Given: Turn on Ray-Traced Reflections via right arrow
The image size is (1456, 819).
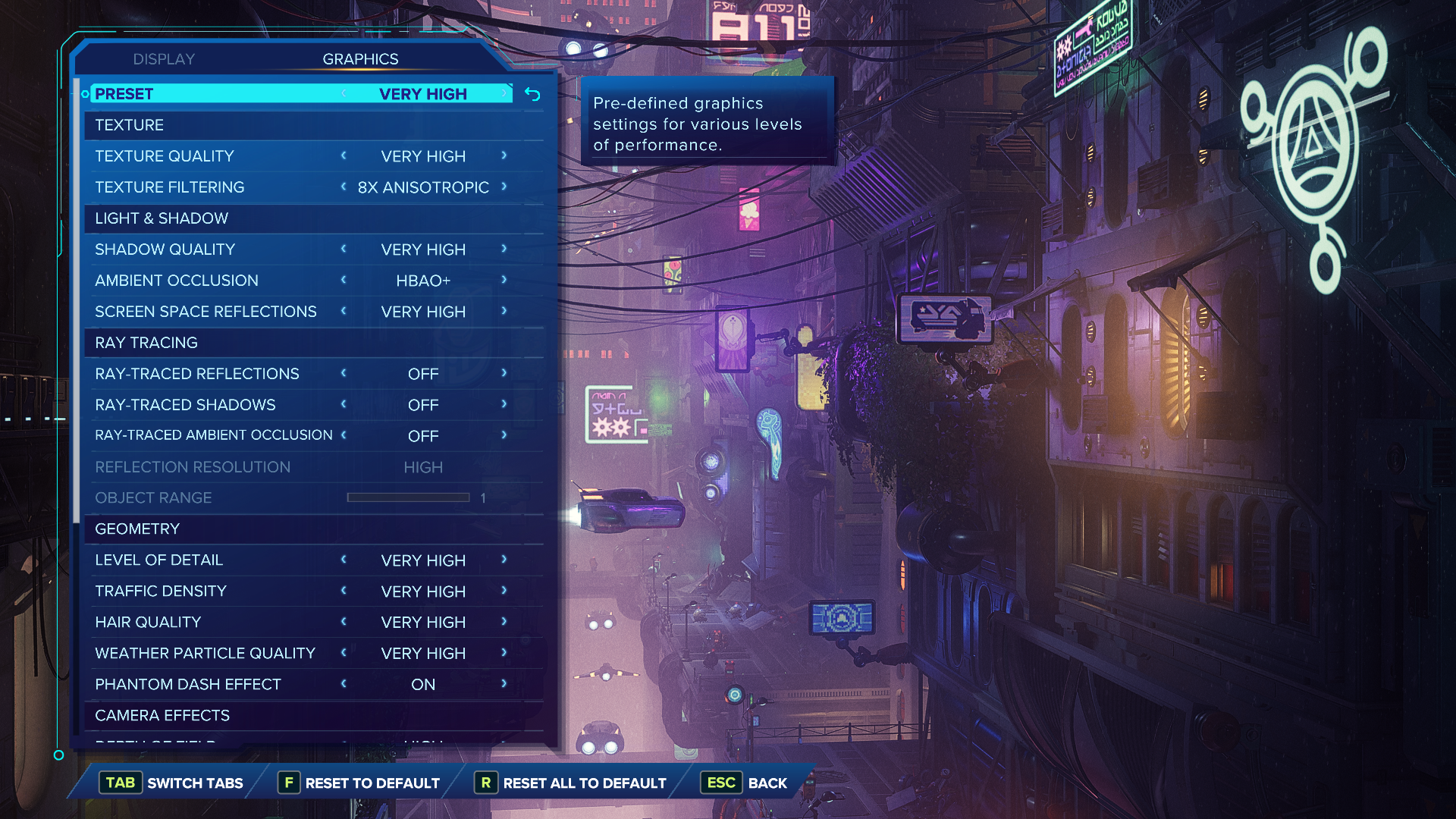Looking at the screenshot, I should click(504, 373).
